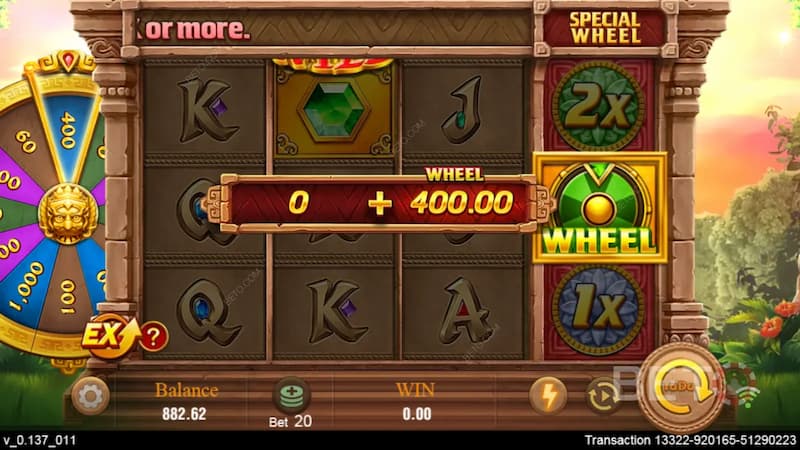Toggle the lightning bolt turbo mode
Viewport: 800px width, 450px height.
tap(547, 396)
